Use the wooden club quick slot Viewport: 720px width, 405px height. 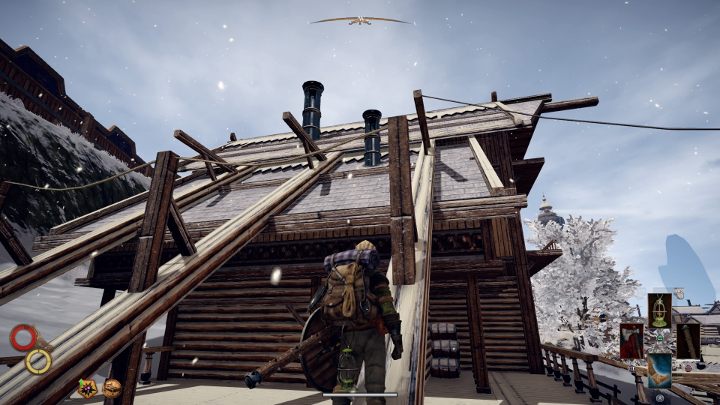688,340
